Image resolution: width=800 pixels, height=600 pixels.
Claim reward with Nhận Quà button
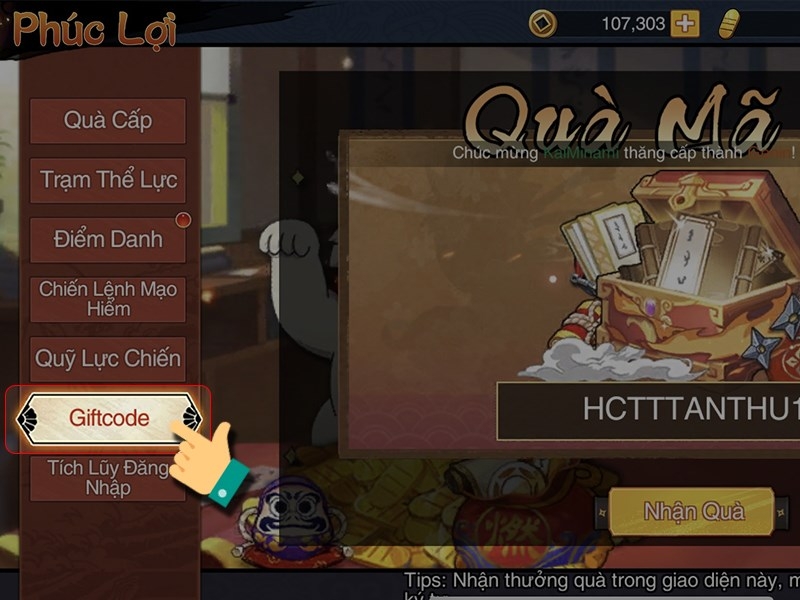[693, 512]
